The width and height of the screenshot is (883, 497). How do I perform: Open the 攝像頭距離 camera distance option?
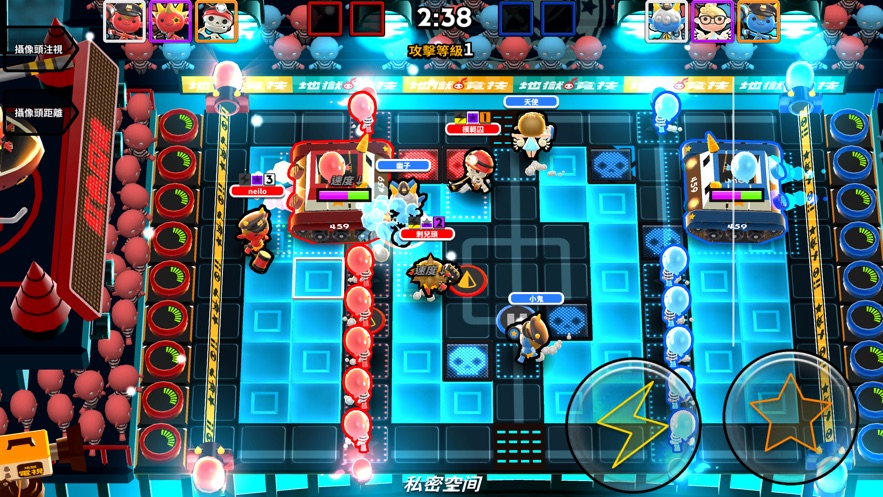tap(38, 113)
